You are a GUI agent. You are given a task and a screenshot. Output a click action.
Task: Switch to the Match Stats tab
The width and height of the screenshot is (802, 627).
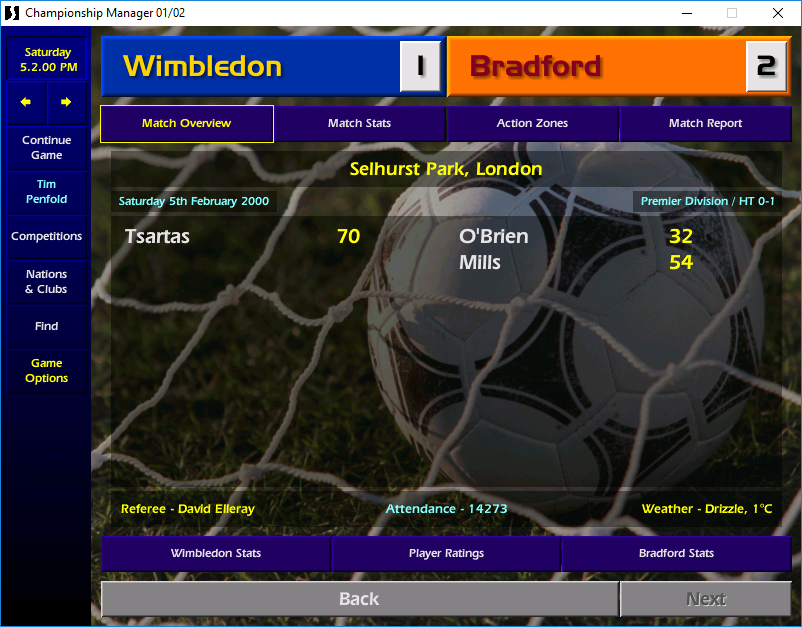point(359,123)
